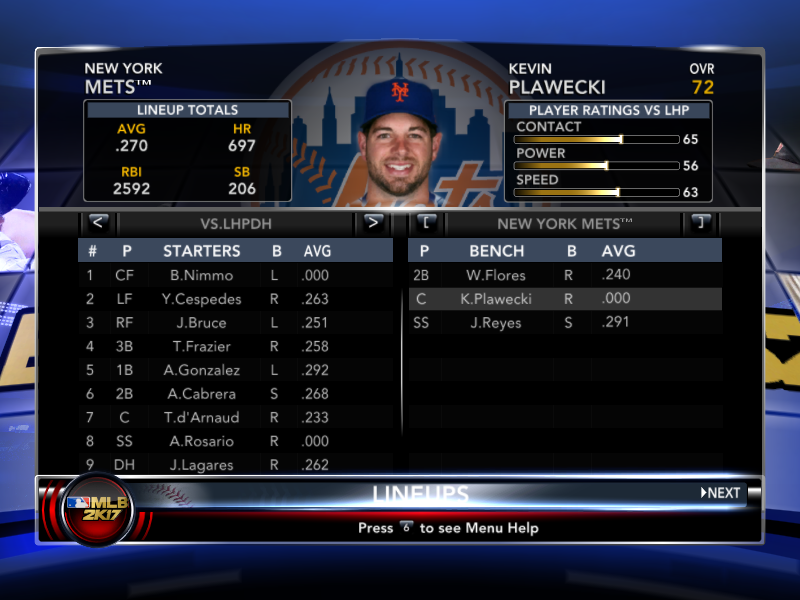The height and width of the screenshot is (600, 800).
Task: Choose A.Cabrera second base row
Action: (201, 394)
